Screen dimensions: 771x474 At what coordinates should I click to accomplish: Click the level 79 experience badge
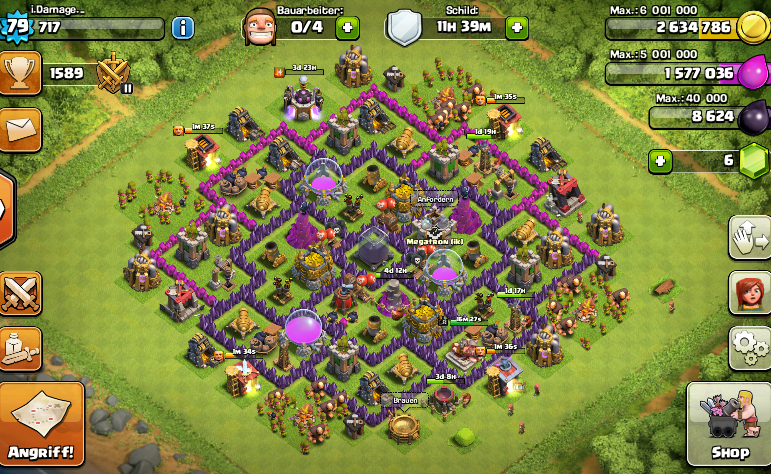tap(17, 27)
